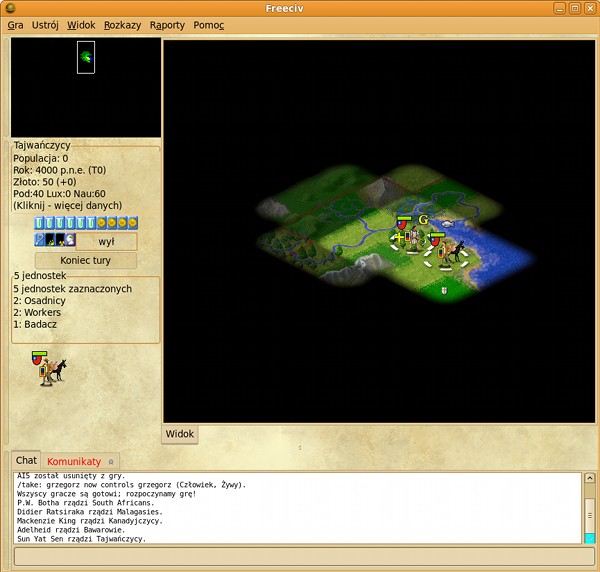600x572 pixels.
Task: Switch to the Chat tab
Action: coord(26,461)
